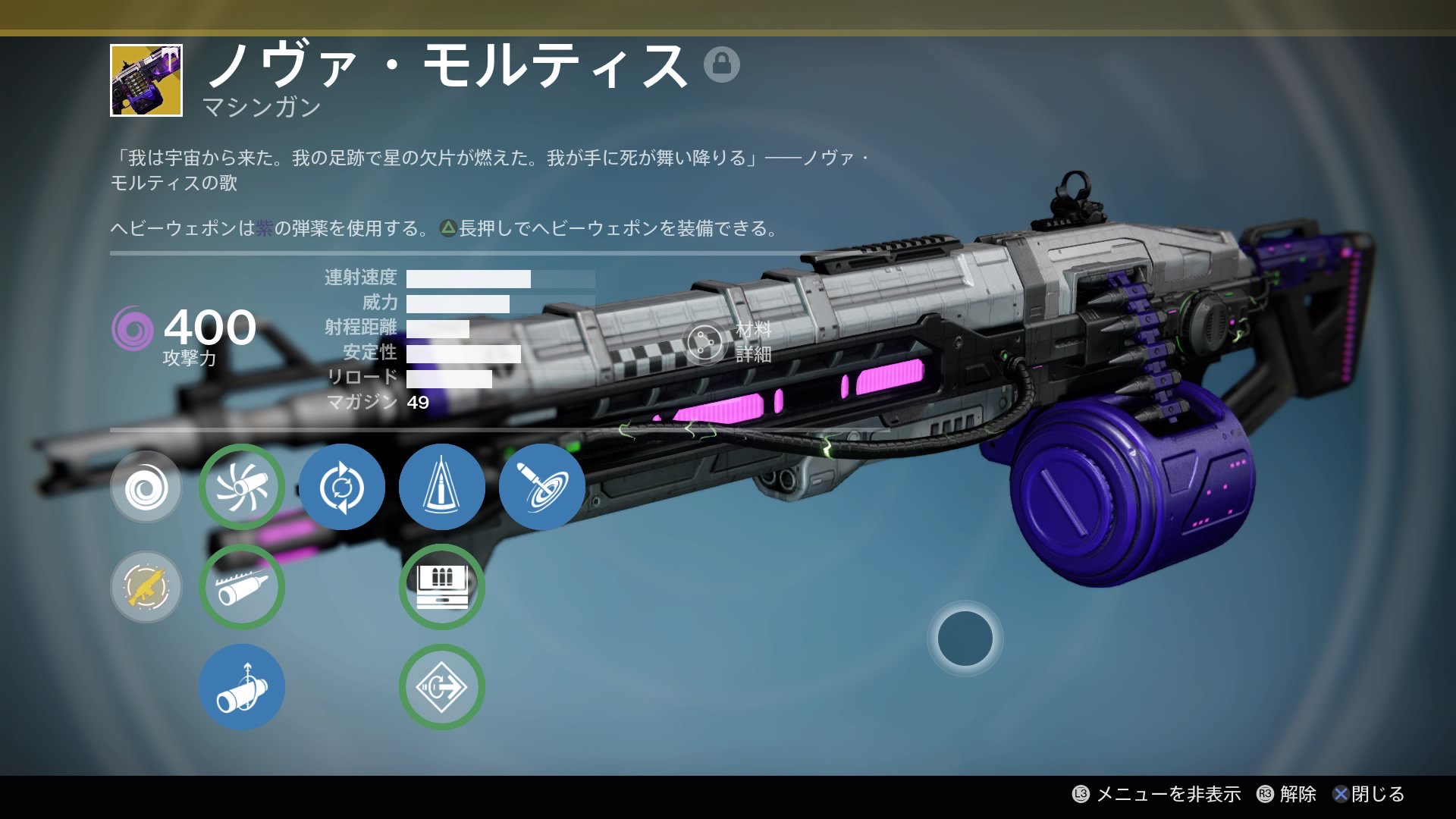Activate the circular arrows reload perk

(x=341, y=487)
